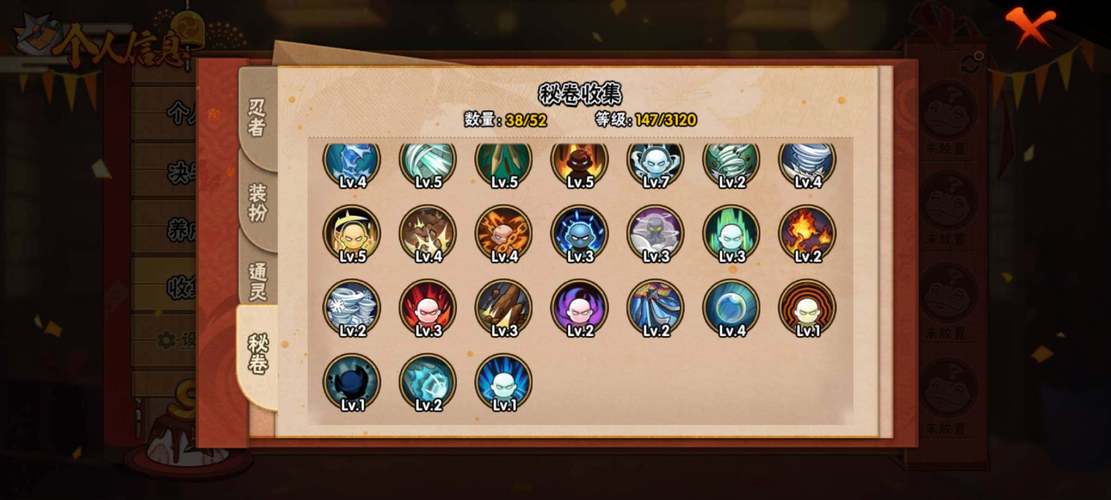Select the dark blue shadow silhouette scroll
The image size is (1111, 500).
point(351,381)
